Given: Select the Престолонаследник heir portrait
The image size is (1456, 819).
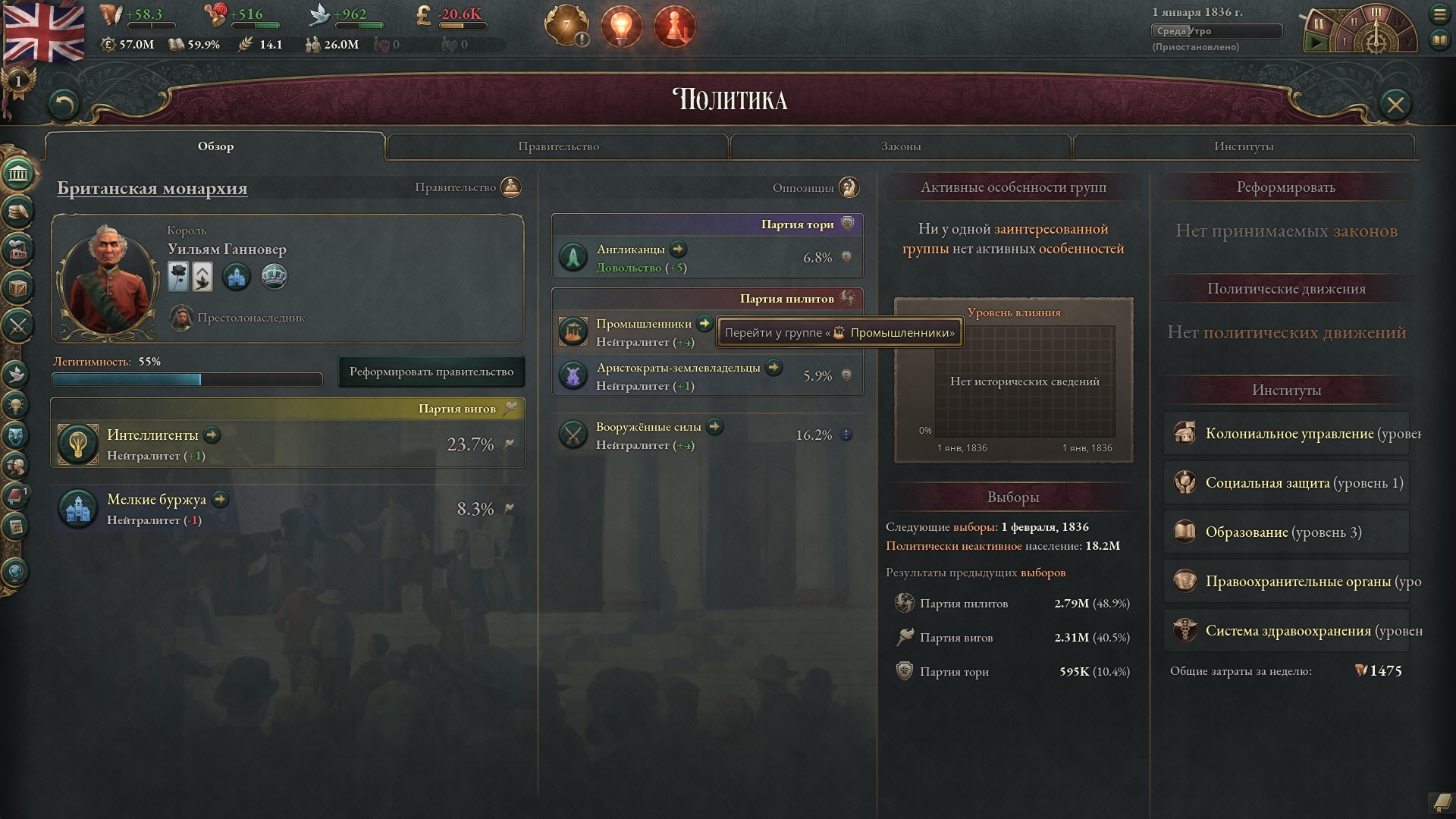Looking at the screenshot, I should [x=181, y=318].
